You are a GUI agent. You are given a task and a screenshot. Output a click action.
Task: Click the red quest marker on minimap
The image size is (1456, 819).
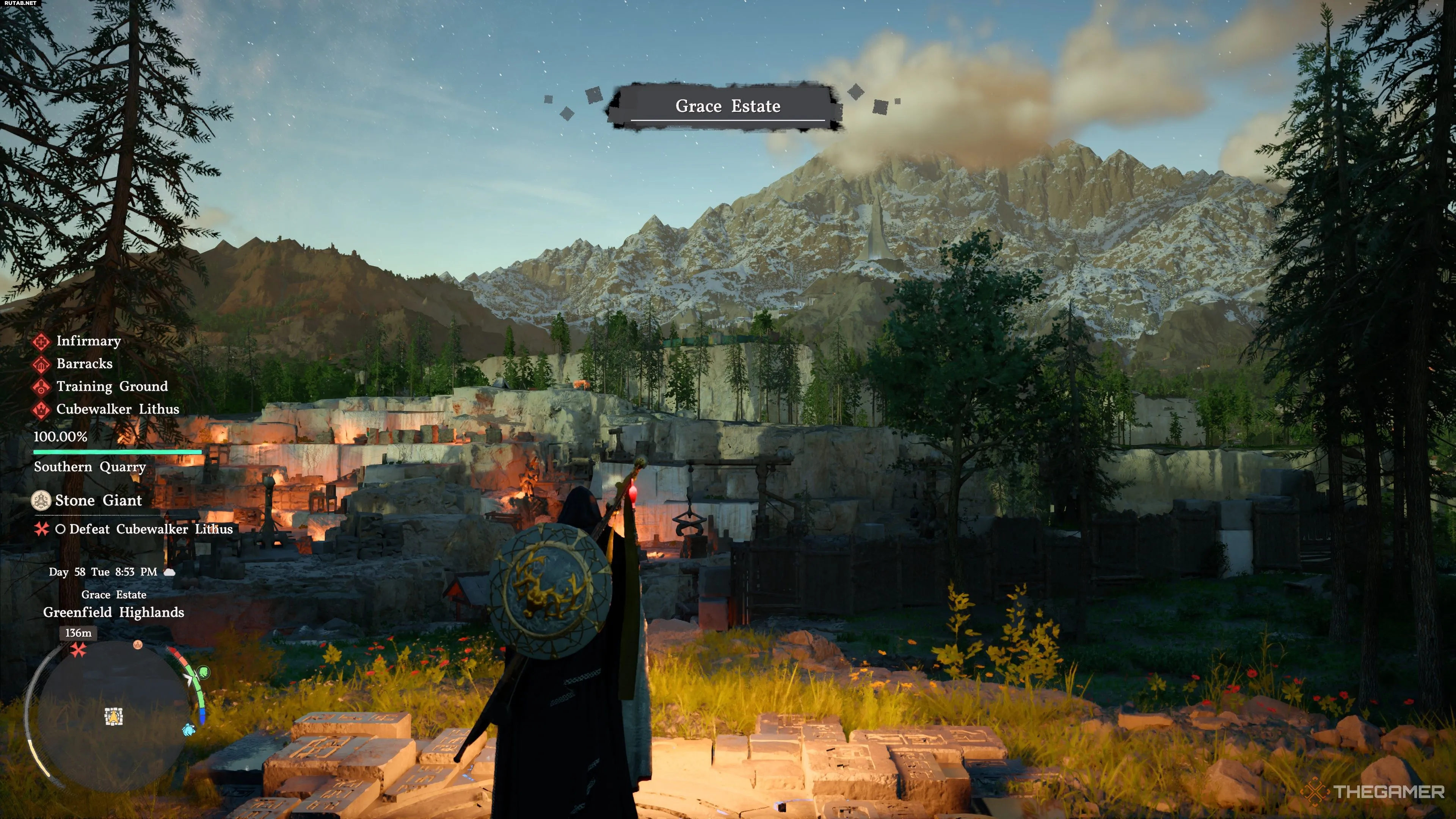pos(78,650)
